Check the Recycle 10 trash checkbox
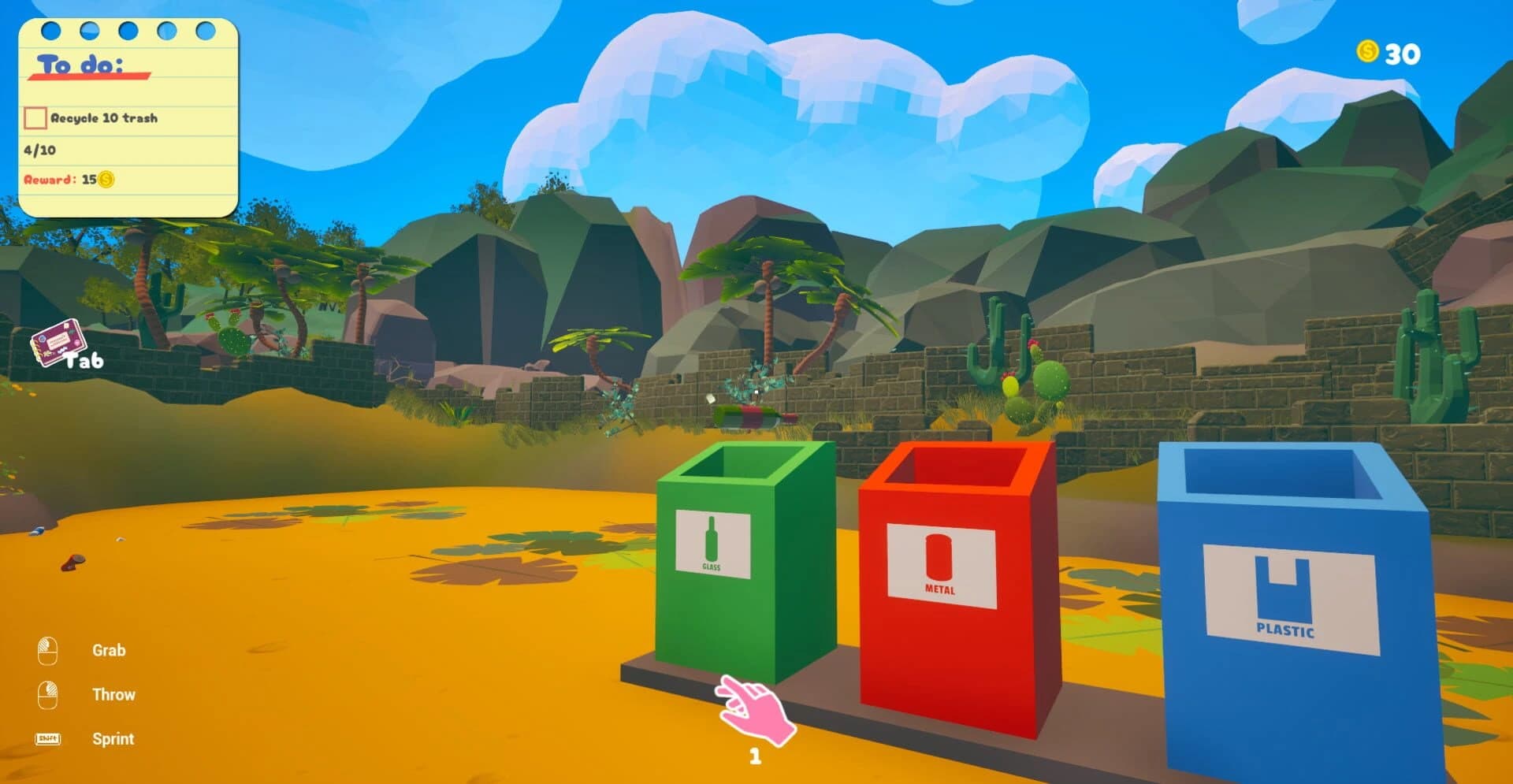The height and width of the screenshot is (784, 1513). point(35,117)
